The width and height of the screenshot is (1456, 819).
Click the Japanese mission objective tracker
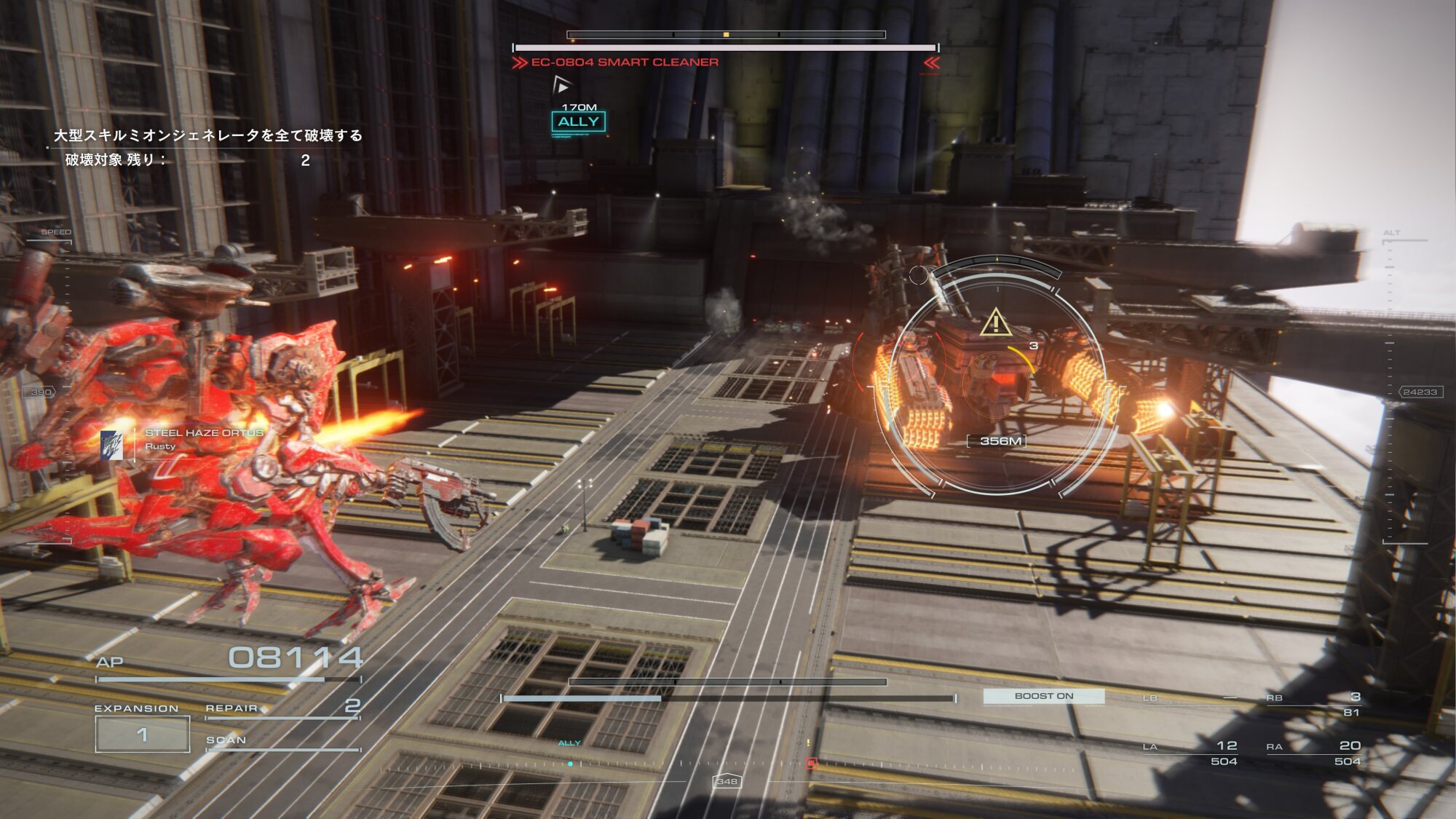coord(207,146)
